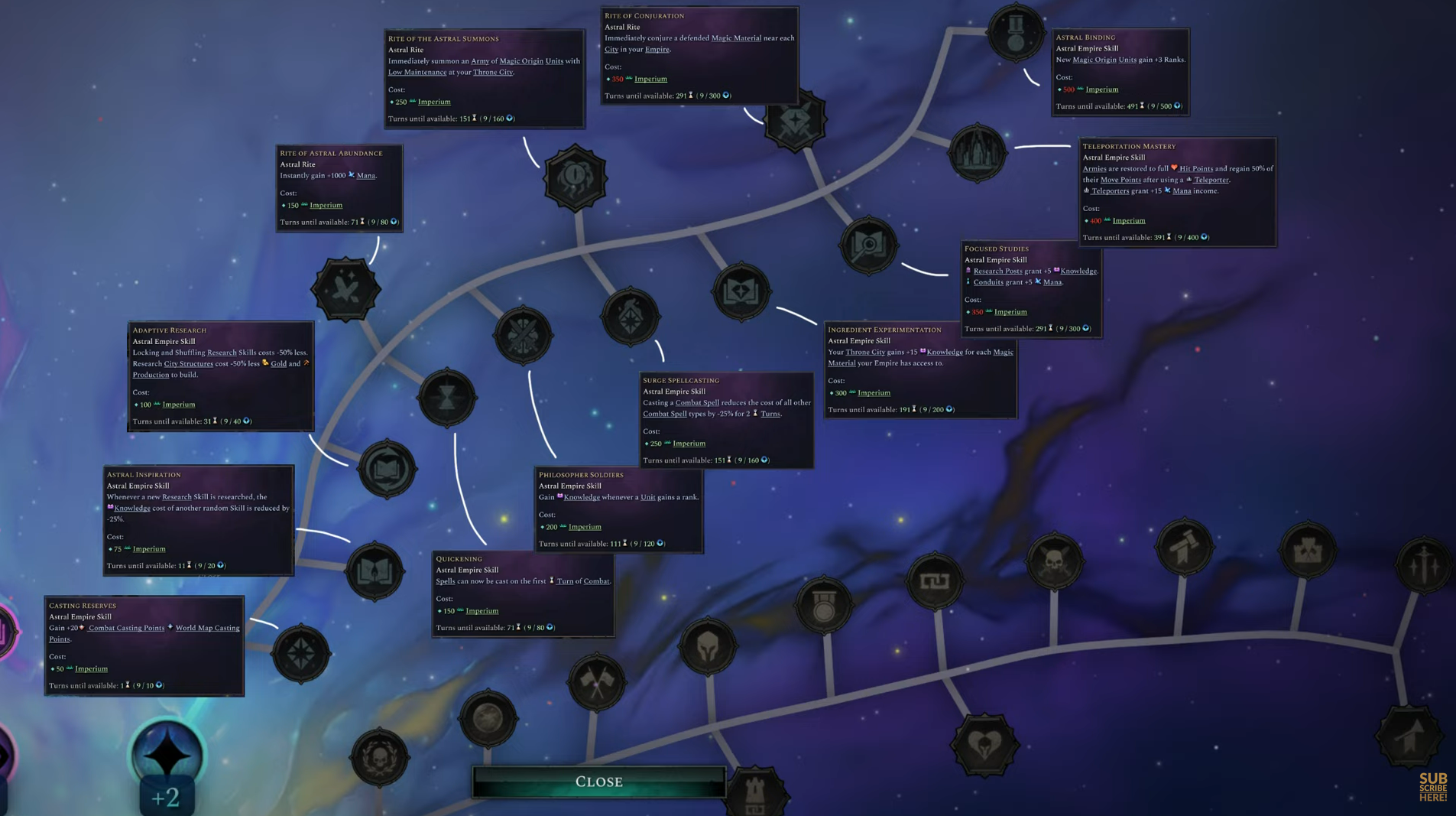This screenshot has height=816, width=1456.
Task: Select the upward arrow hexagonal node
Action: [1409, 735]
